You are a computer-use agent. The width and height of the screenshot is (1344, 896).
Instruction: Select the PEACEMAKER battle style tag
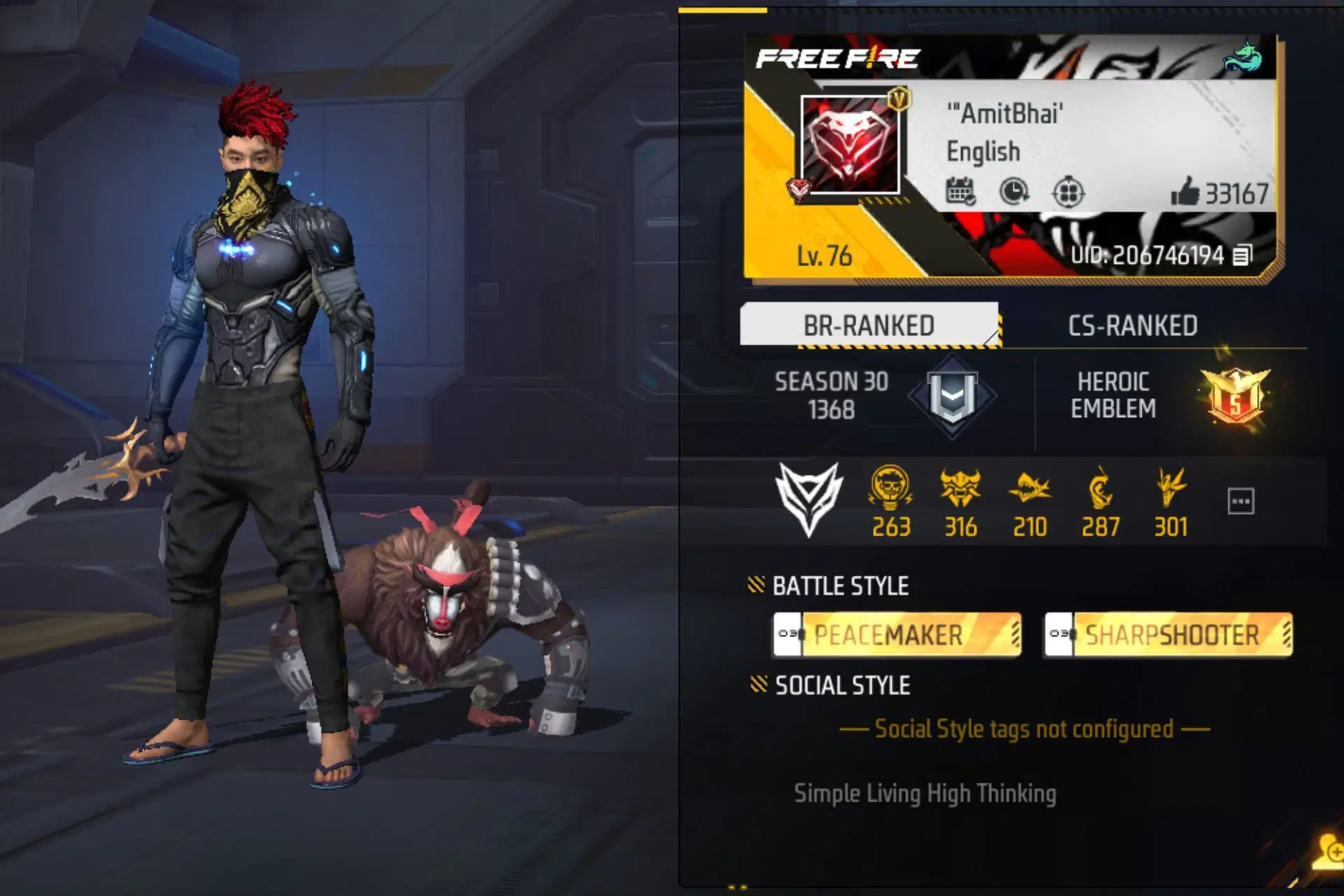897,635
